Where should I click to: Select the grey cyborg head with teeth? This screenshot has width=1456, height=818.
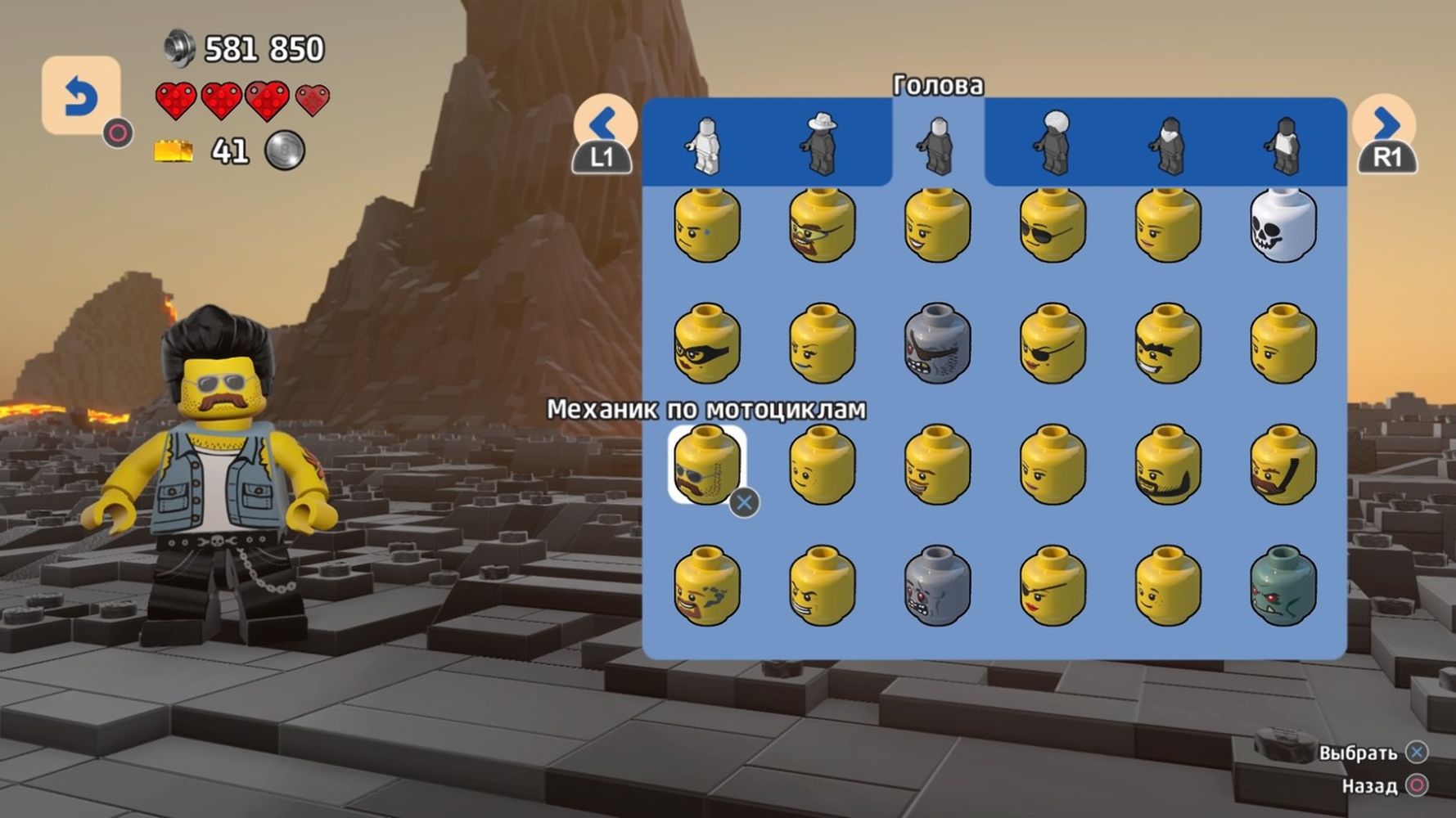(938, 344)
